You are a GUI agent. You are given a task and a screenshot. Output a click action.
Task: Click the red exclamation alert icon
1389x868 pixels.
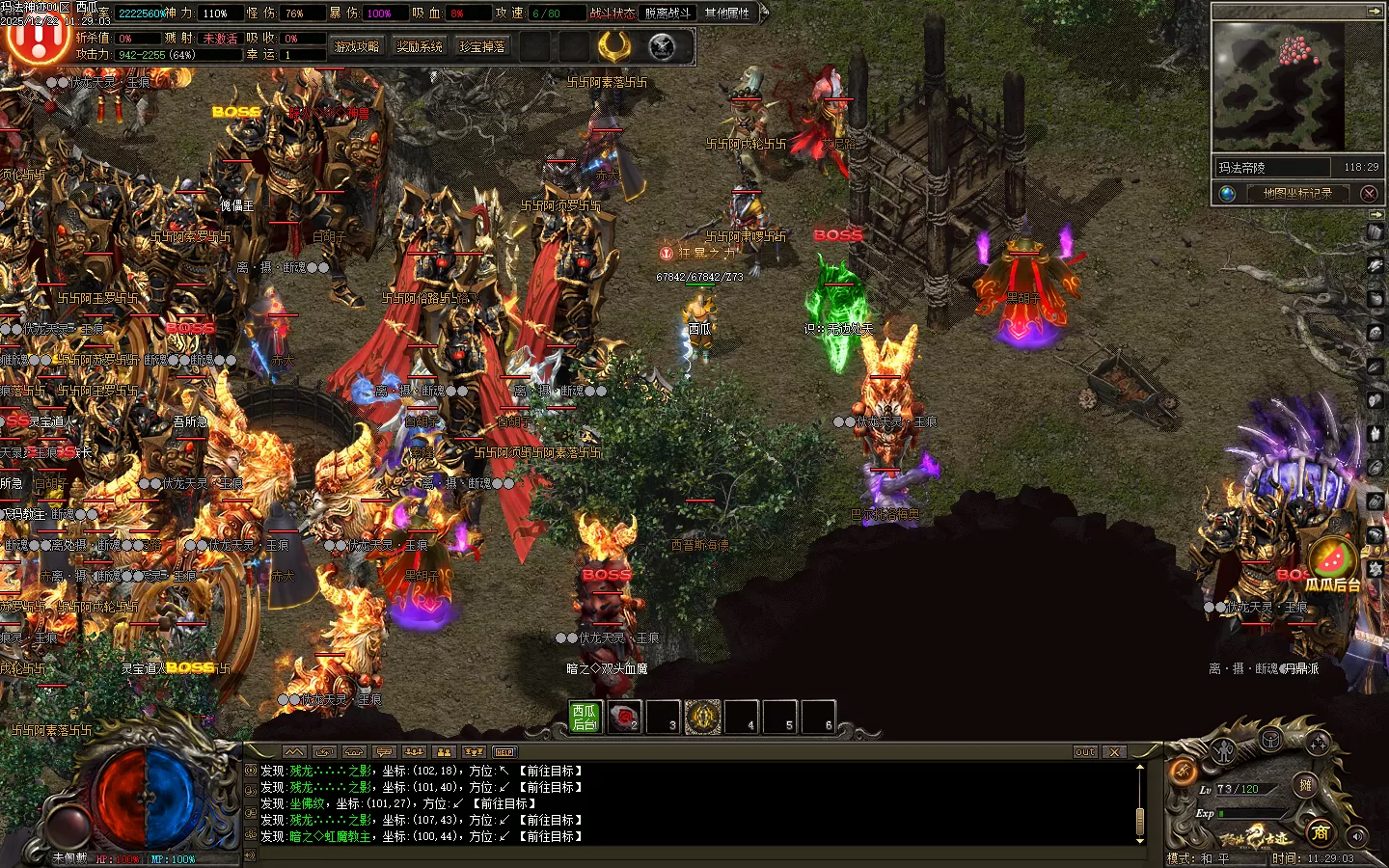pos(37,39)
